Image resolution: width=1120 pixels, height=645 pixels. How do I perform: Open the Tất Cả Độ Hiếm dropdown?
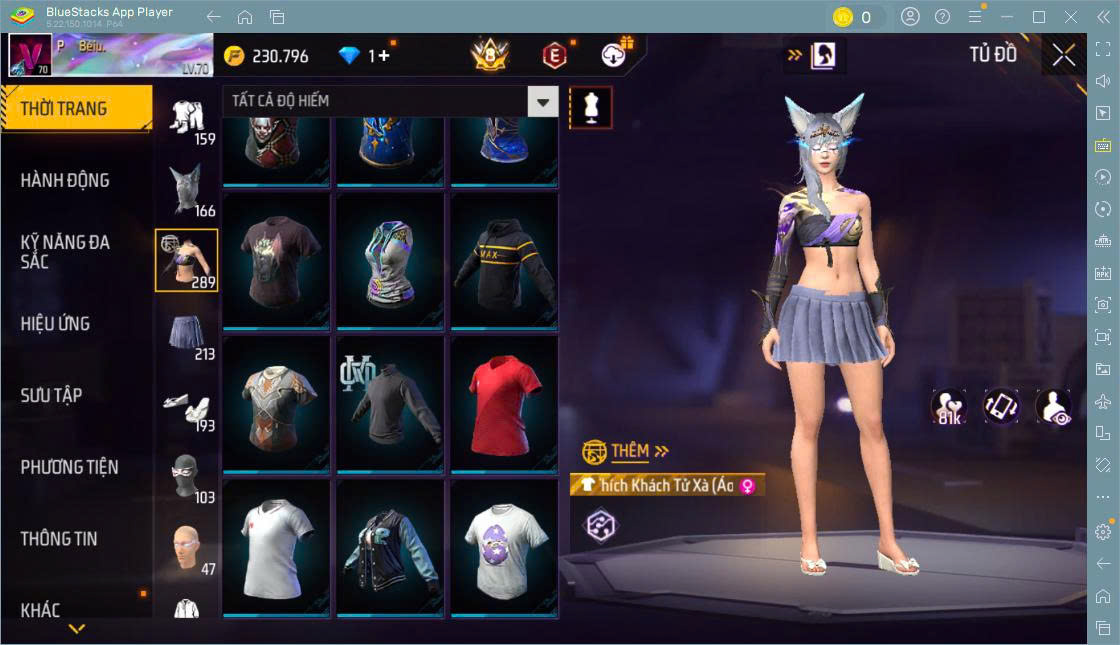390,101
